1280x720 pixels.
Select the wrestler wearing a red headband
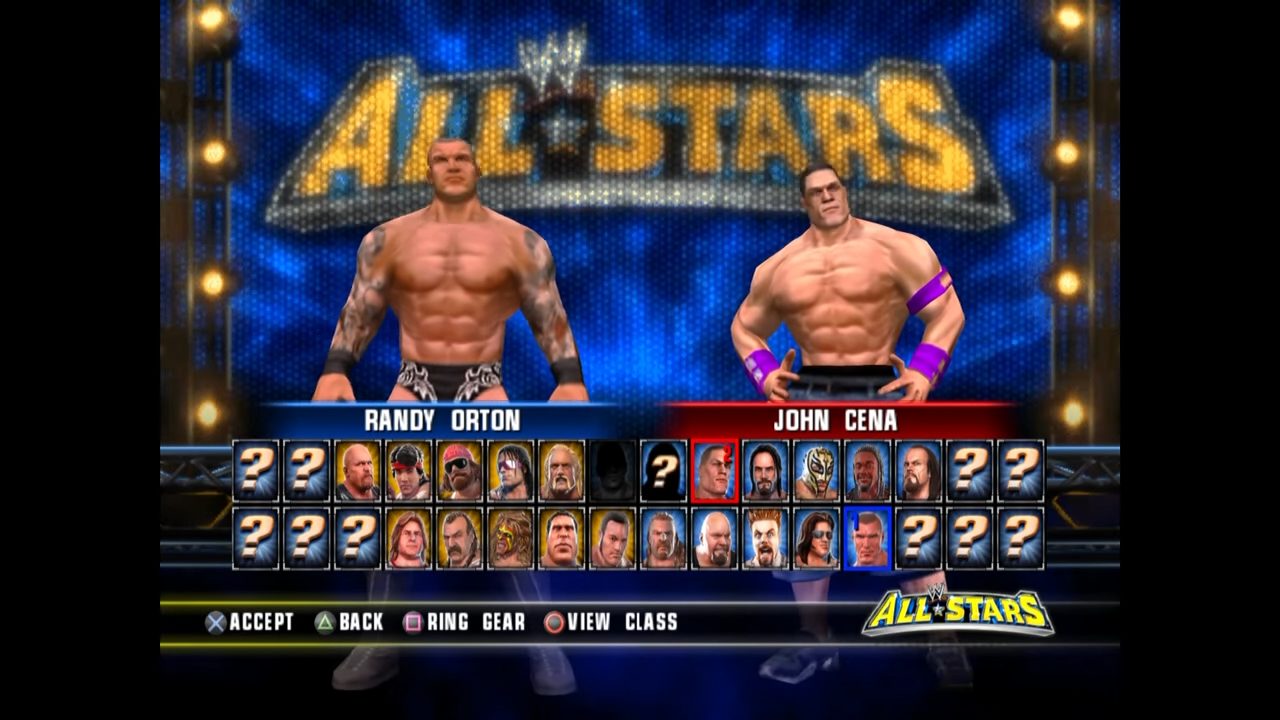click(x=409, y=470)
